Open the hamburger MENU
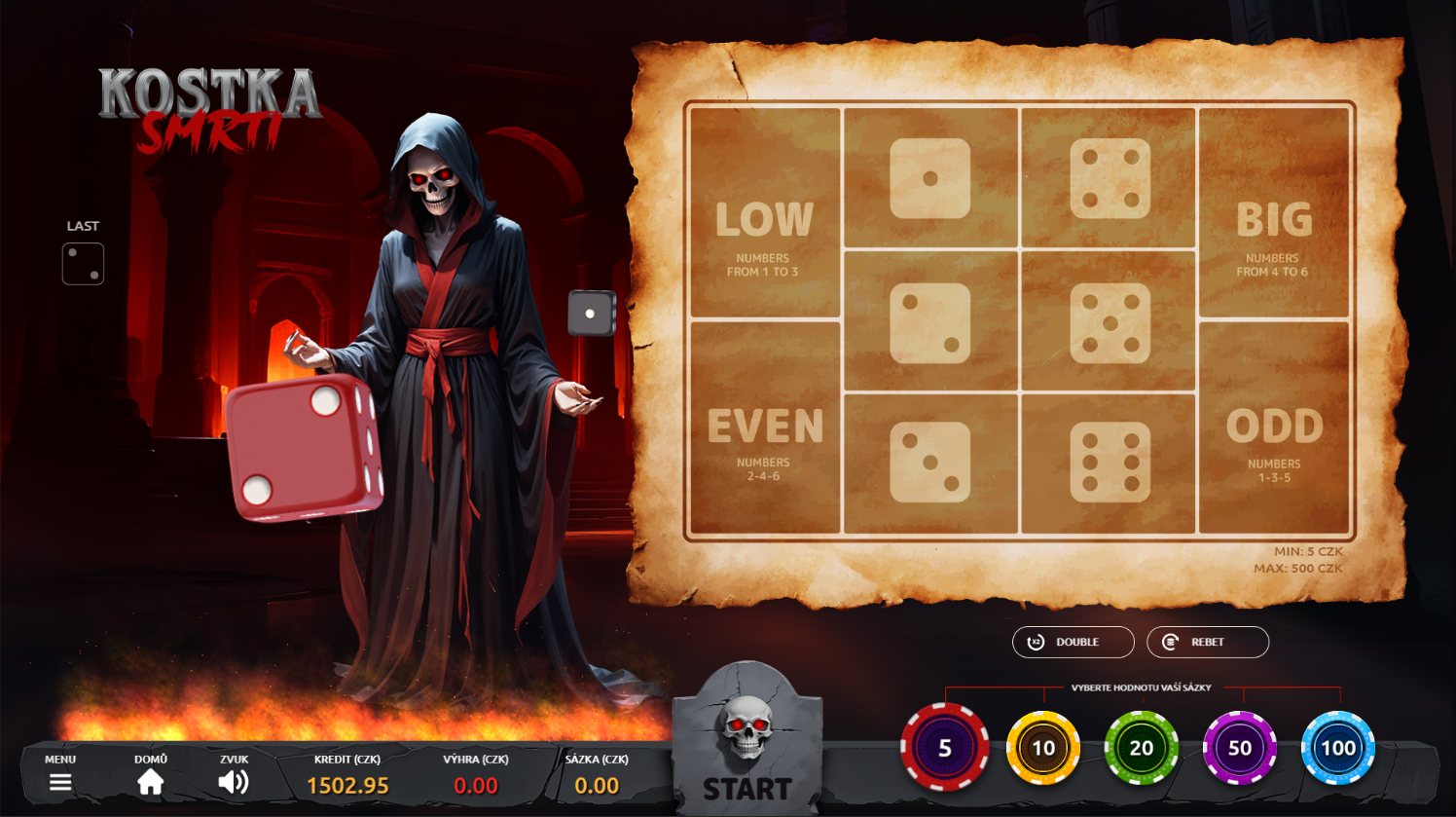1456x817 pixels. pos(60,781)
